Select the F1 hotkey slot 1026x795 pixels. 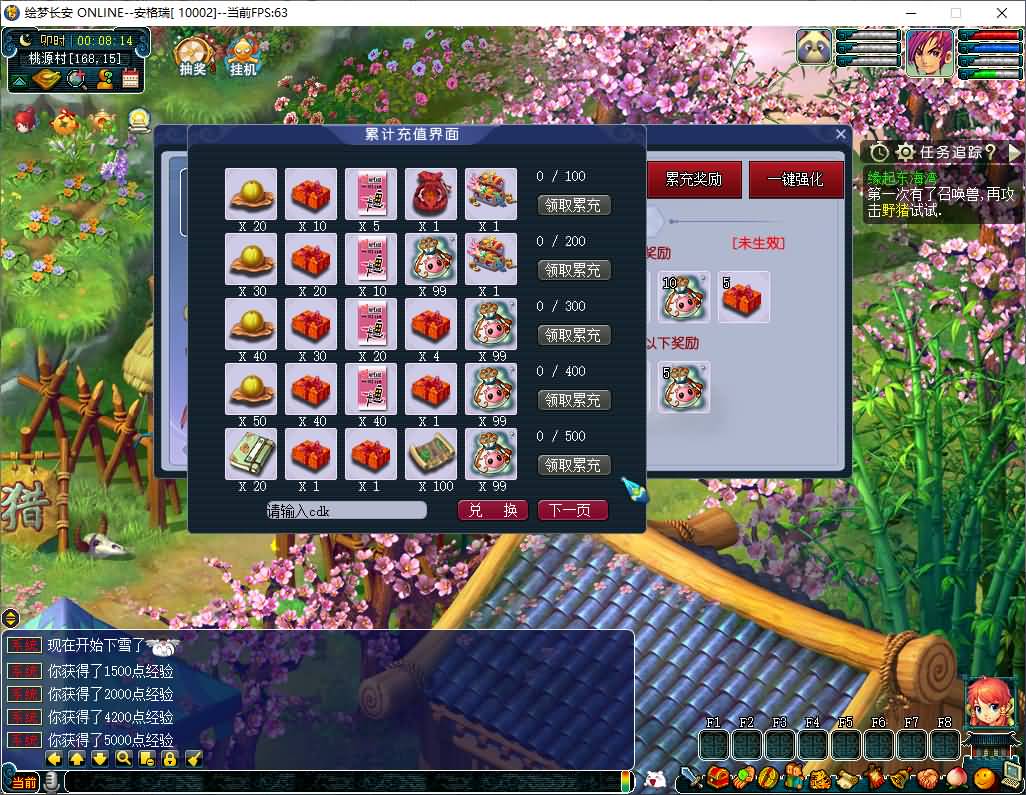click(x=713, y=745)
